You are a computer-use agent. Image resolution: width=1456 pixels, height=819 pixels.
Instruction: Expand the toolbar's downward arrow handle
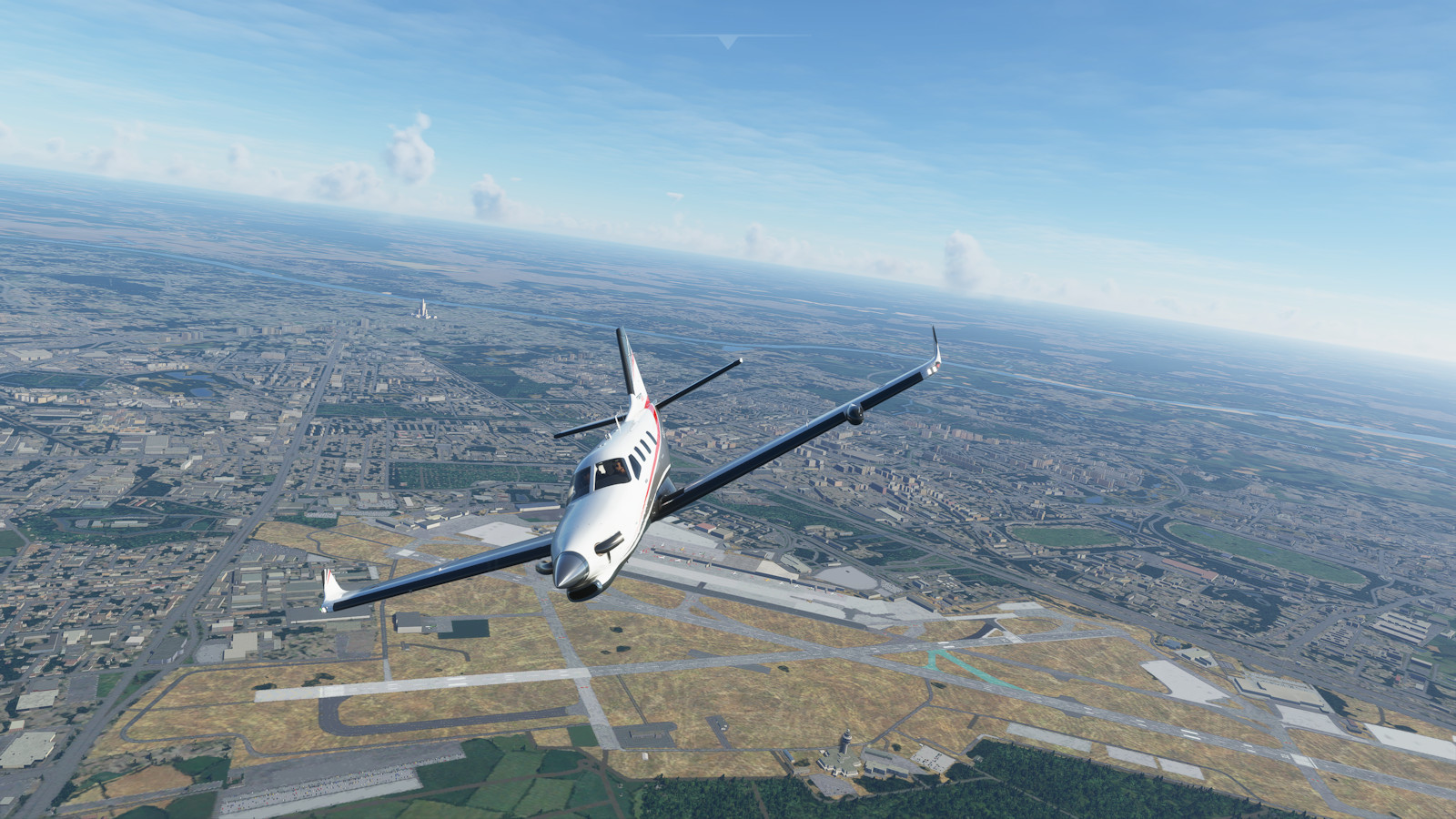tap(727, 41)
